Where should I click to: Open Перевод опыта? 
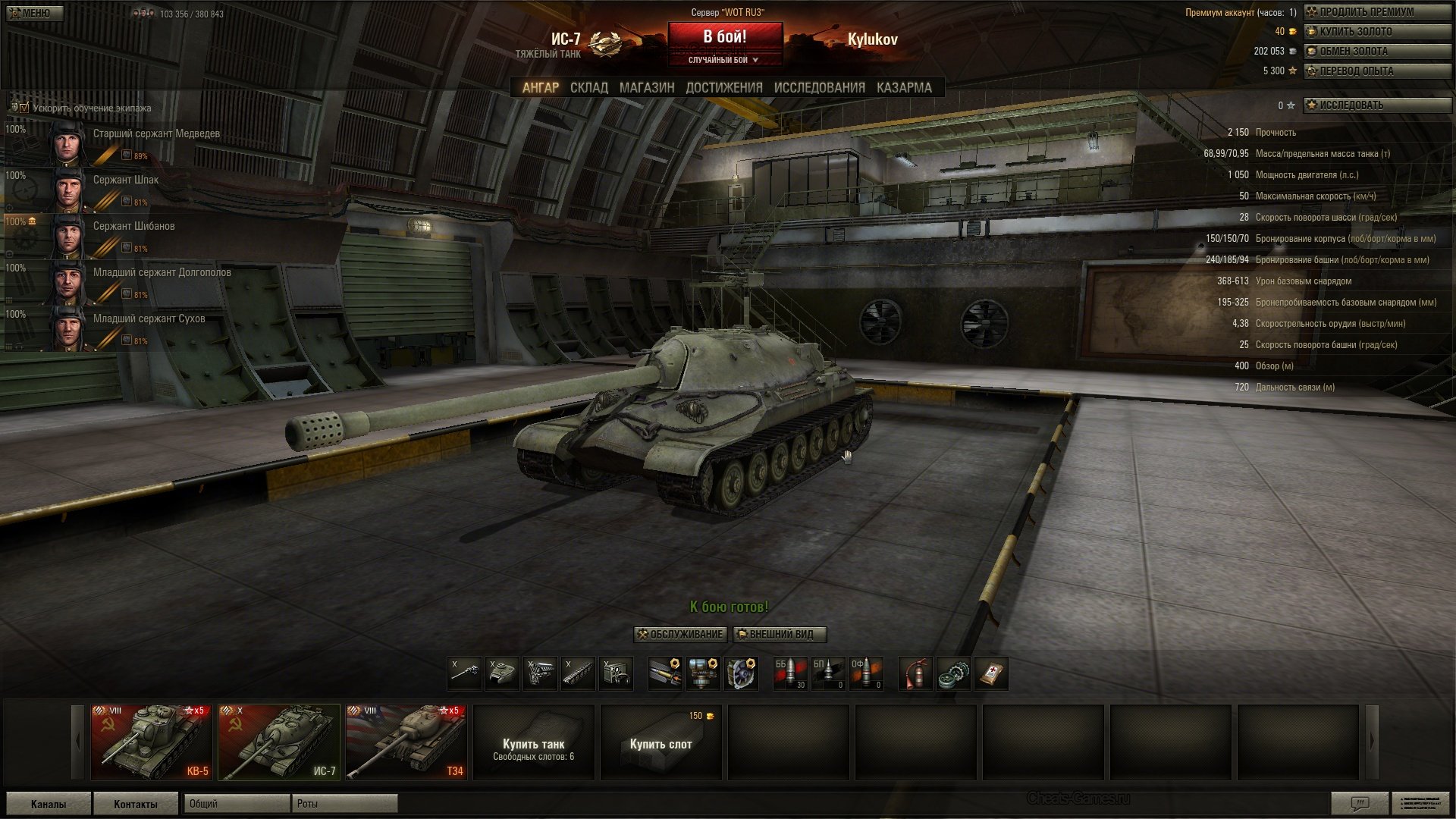[1376, 71]
